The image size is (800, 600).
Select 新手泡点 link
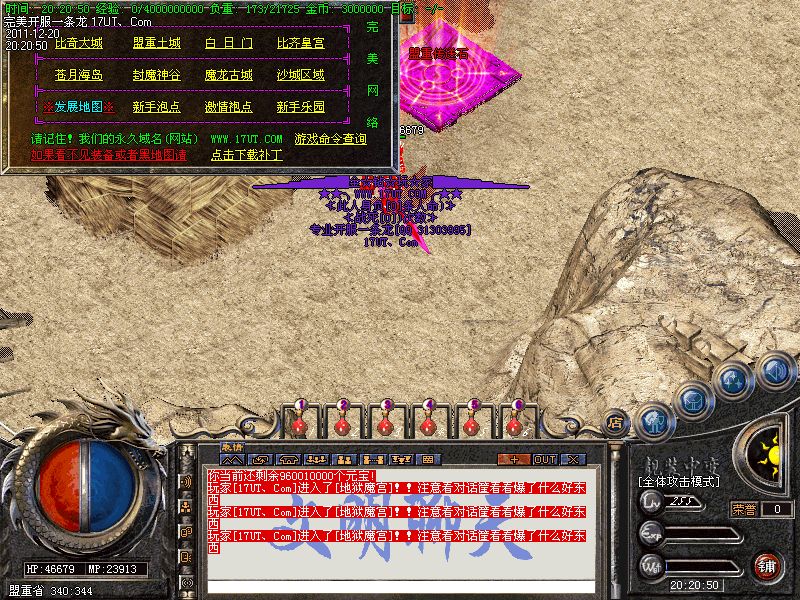157,106
